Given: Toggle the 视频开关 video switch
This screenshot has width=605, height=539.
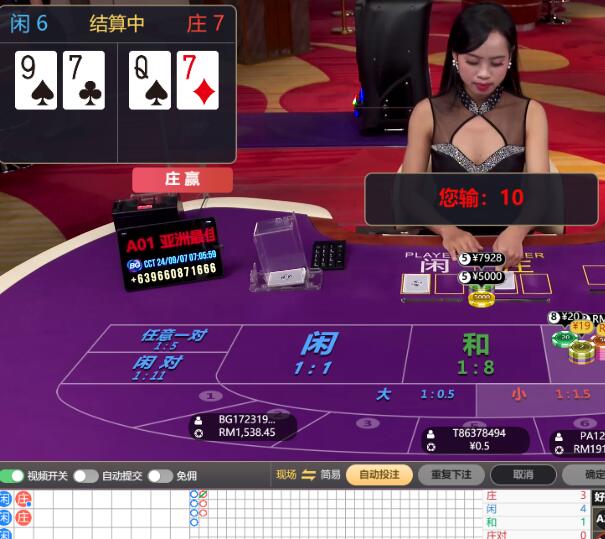Looking at the screenshot, I should pos(12,476).
